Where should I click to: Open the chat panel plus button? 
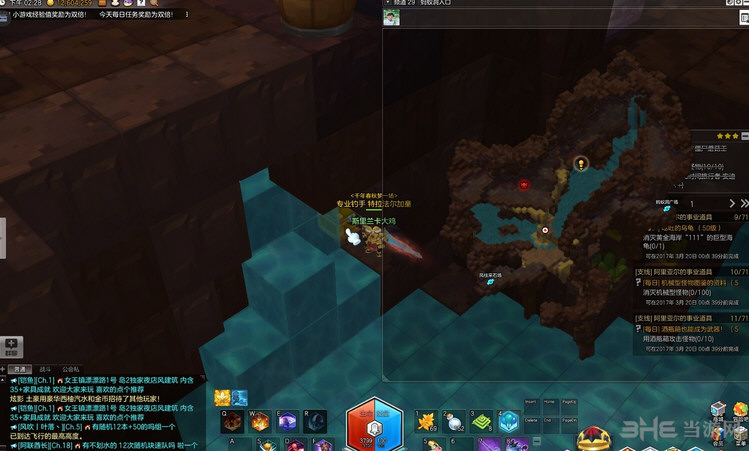[11, 345]
